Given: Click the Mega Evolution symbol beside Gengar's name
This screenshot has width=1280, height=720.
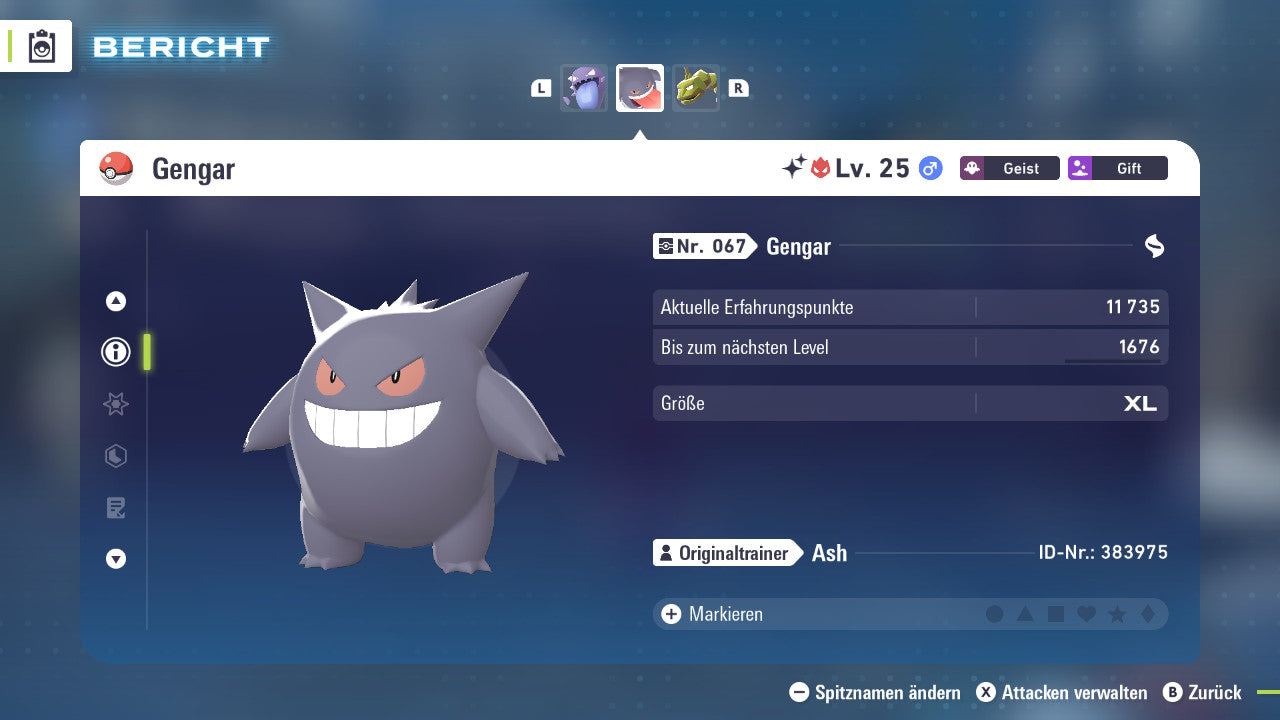Looking at the screenshot, I should pyautogui.click(x=1154, y=246).
